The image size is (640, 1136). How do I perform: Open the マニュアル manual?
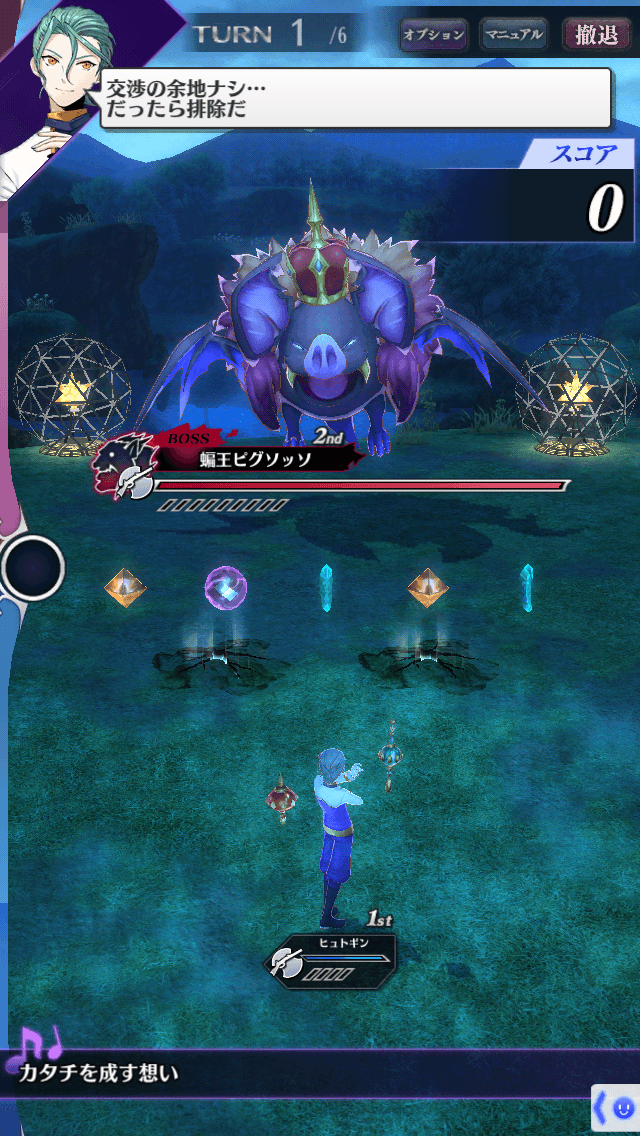click(x=513, y=35)
